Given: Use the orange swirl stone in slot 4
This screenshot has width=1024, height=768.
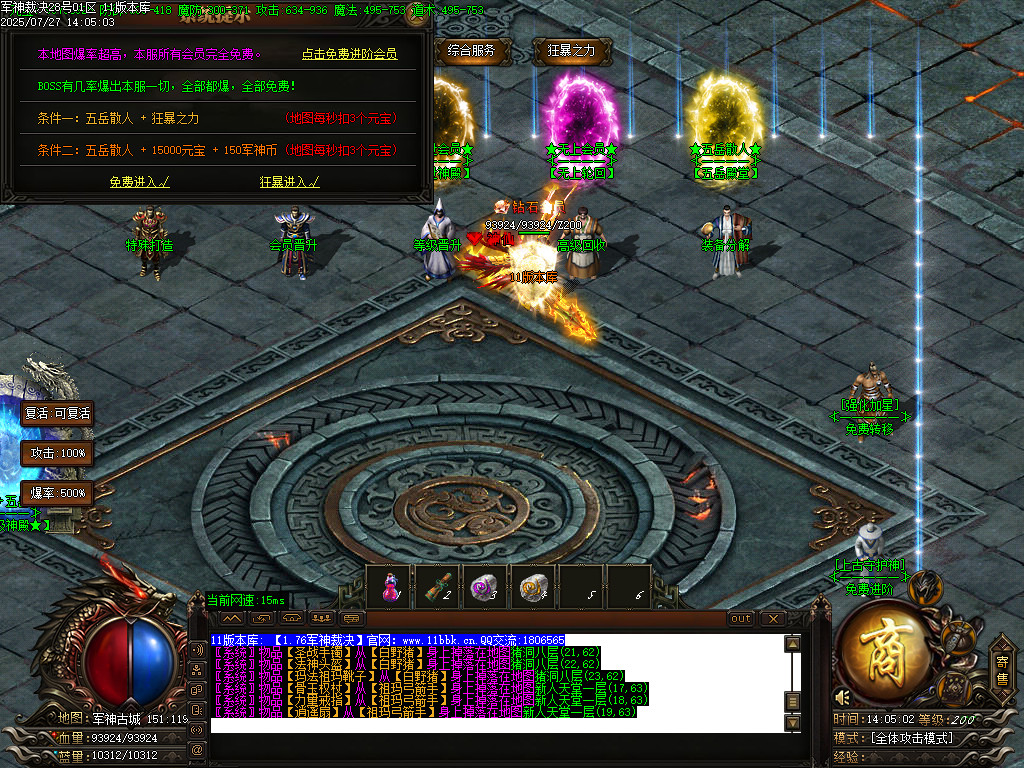Looking at the screenshot, I should click(x=534, y=587).
